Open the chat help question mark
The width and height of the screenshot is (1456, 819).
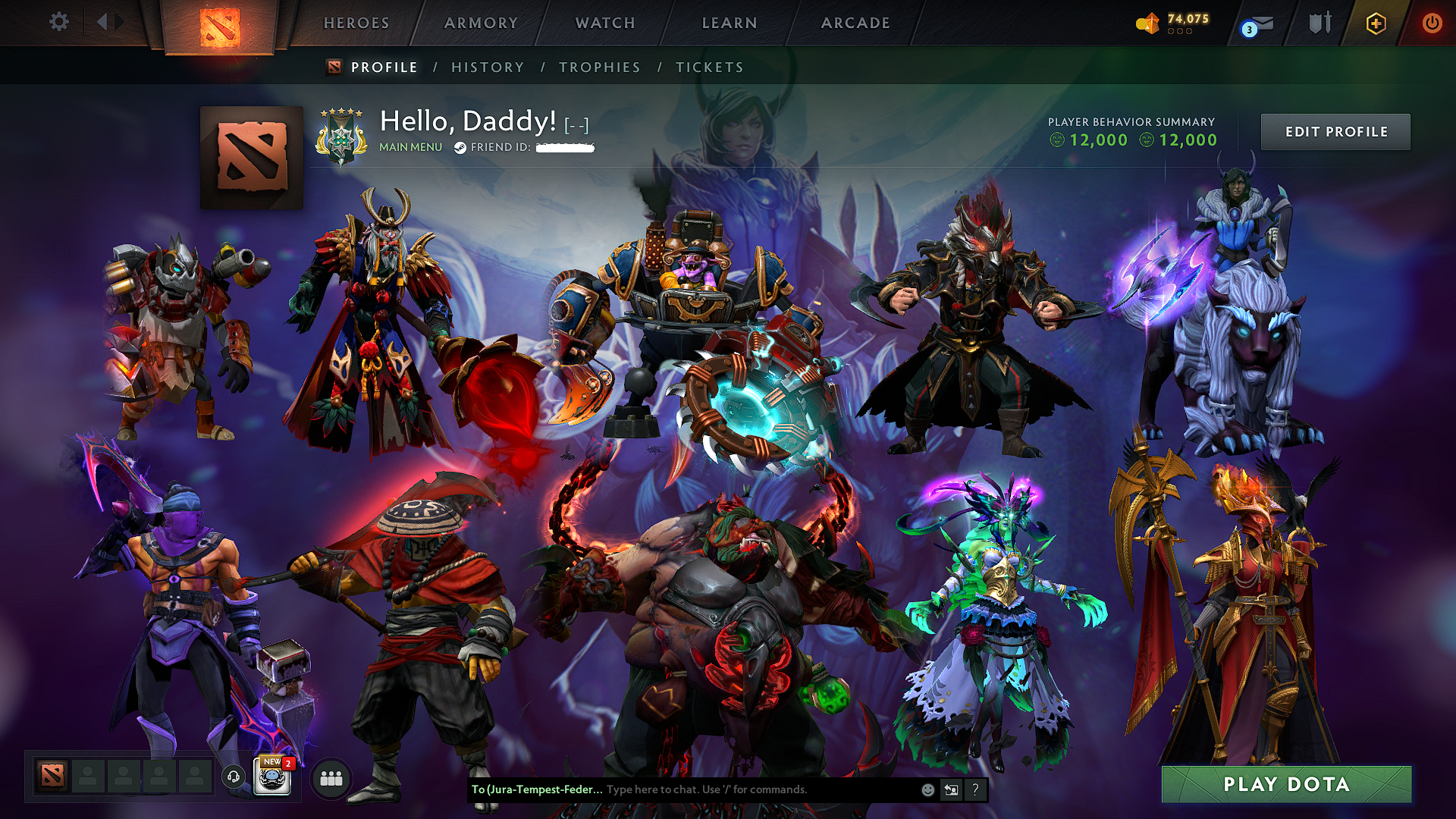(x=975, y=790)
